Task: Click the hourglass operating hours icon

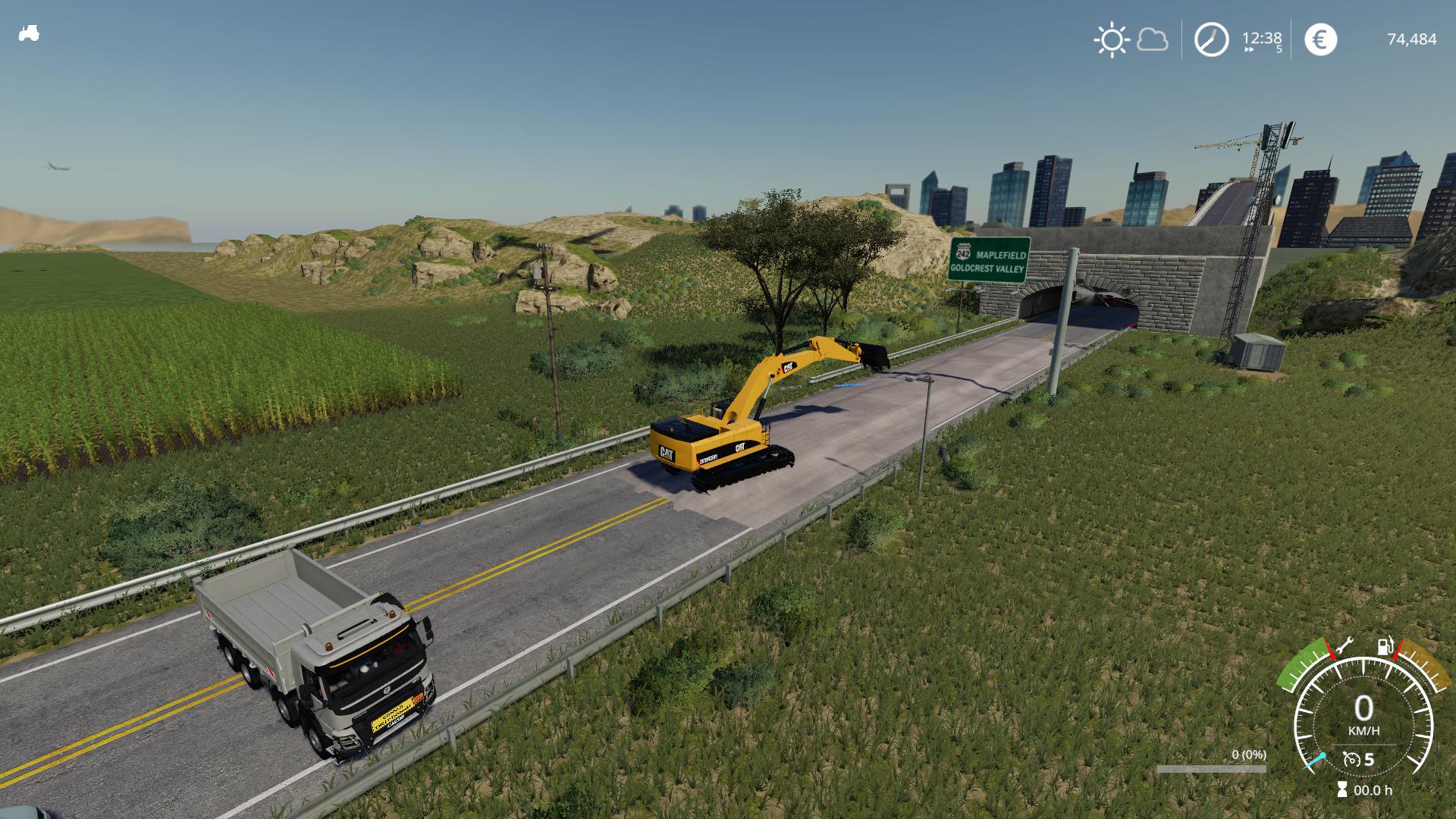Action: [1343, 790]
